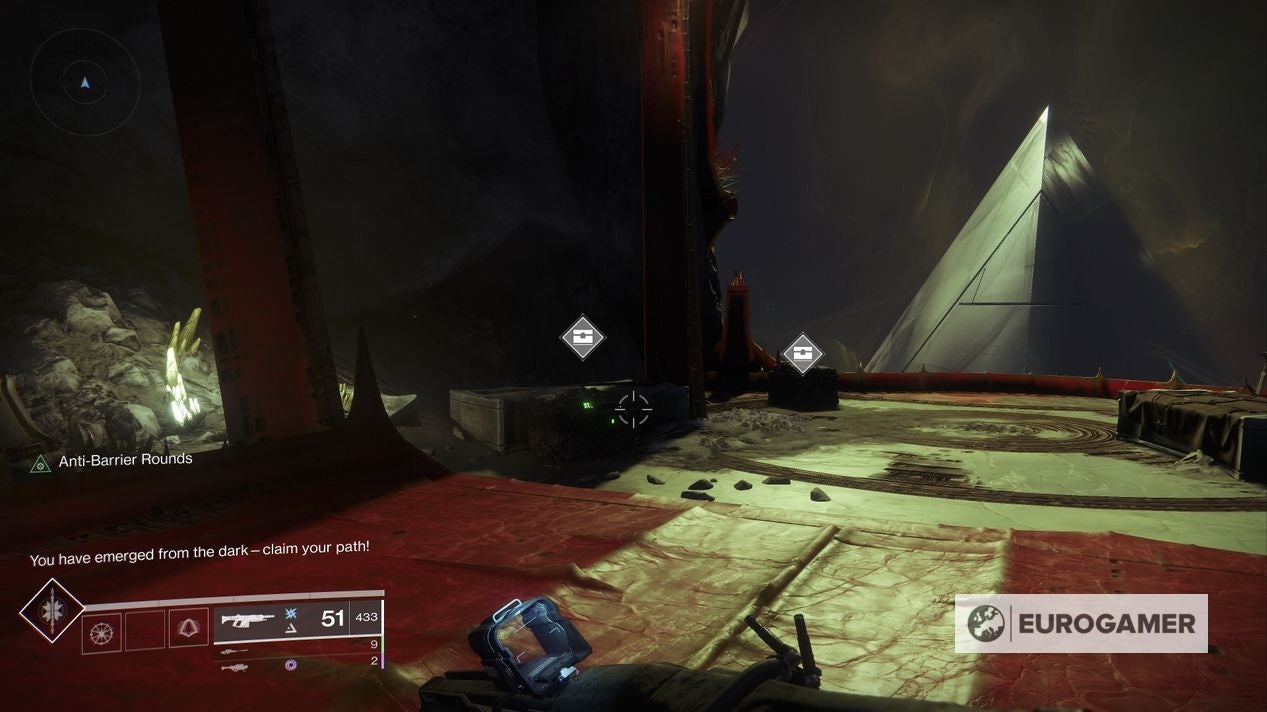Activate the hooded class ability slot

[188, 628]
